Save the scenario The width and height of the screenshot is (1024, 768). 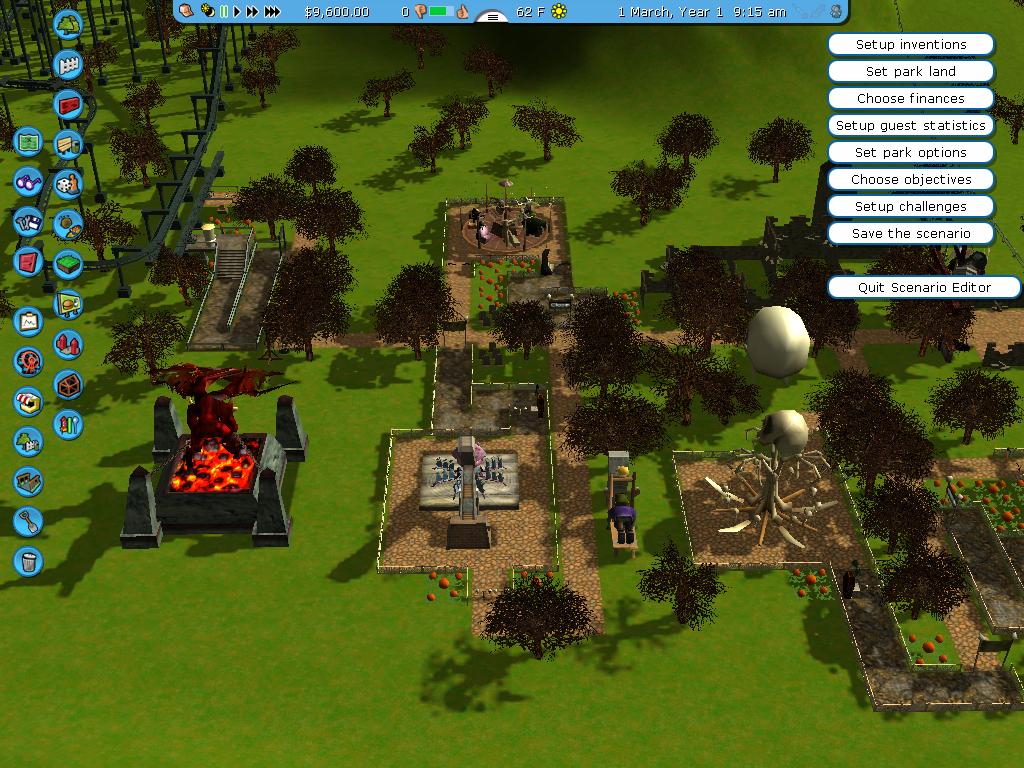(910, 234)
